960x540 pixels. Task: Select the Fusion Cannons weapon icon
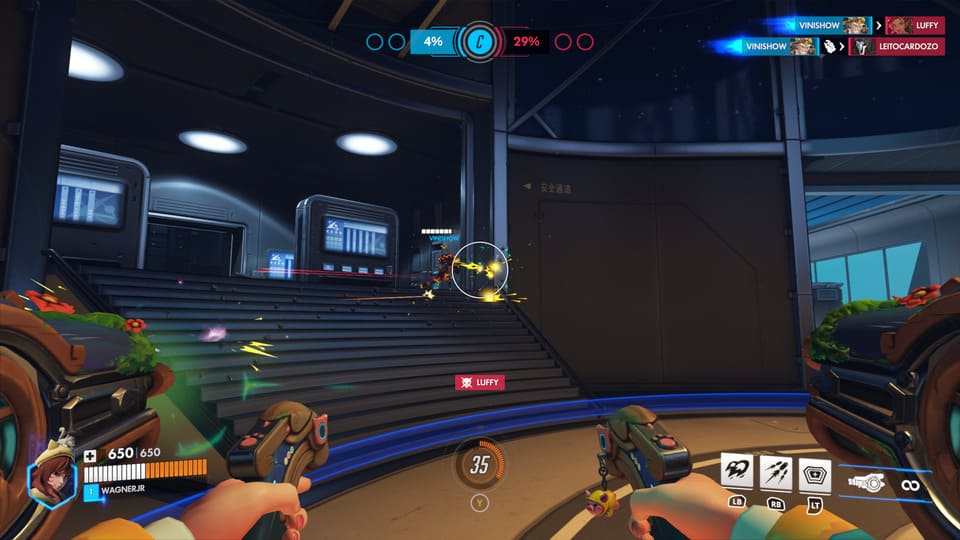[866, 483]
